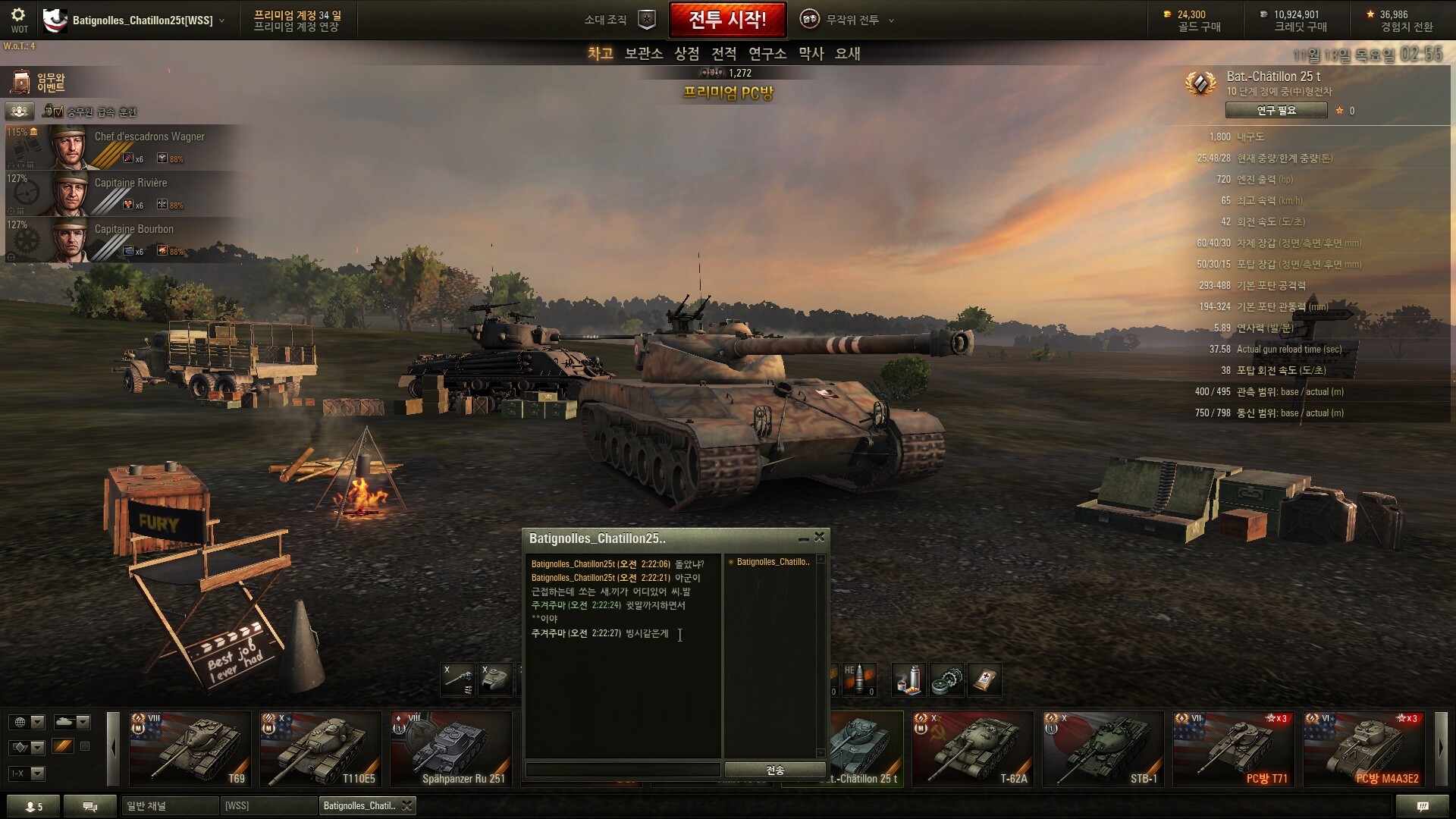This screenshot has width=1456, height=819.
Task: Open the settings gear menu
Action: tap(18, 16)
